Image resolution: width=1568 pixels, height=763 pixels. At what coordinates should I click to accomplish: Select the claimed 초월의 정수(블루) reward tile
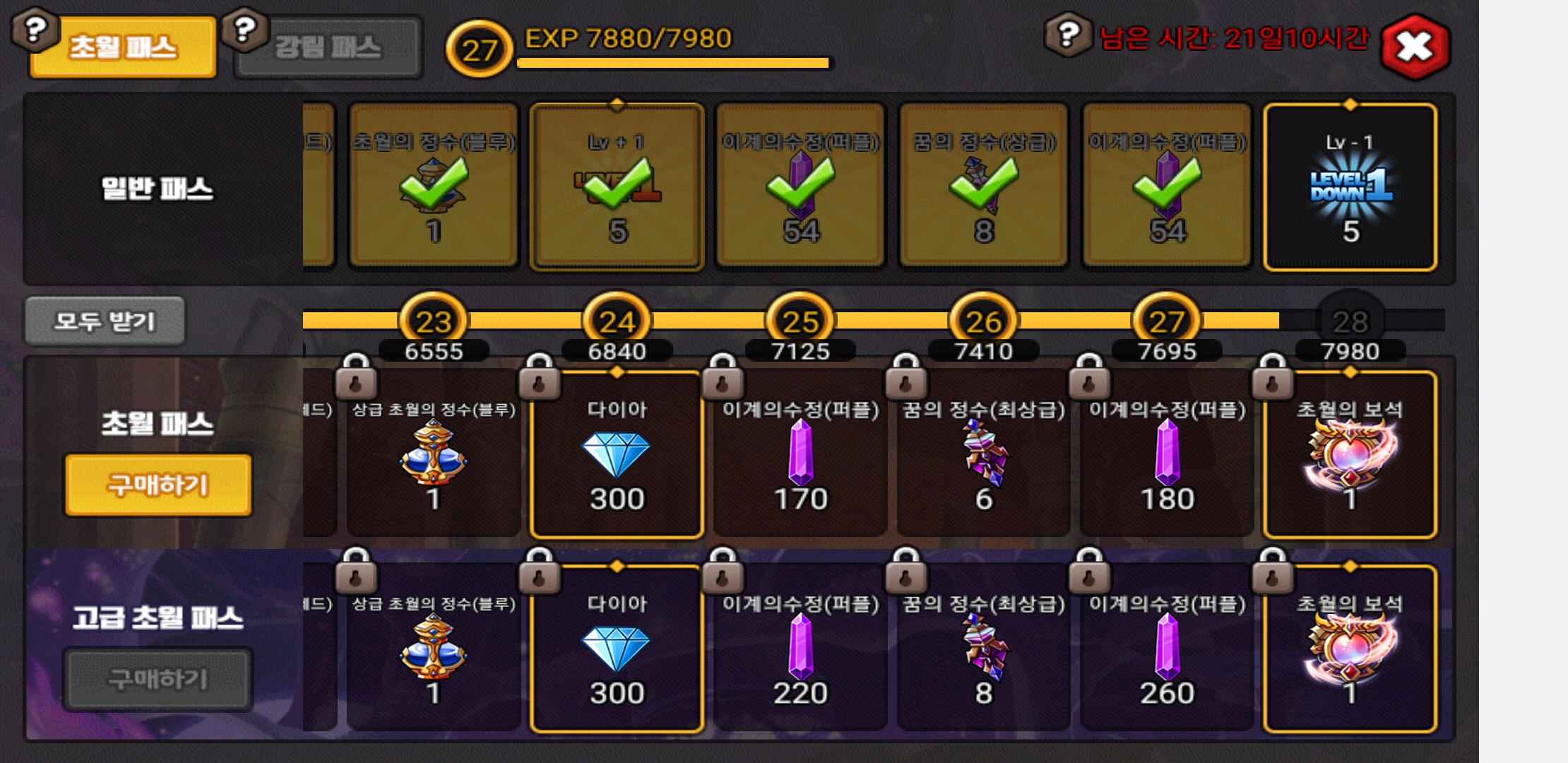(x=434, y=187)
